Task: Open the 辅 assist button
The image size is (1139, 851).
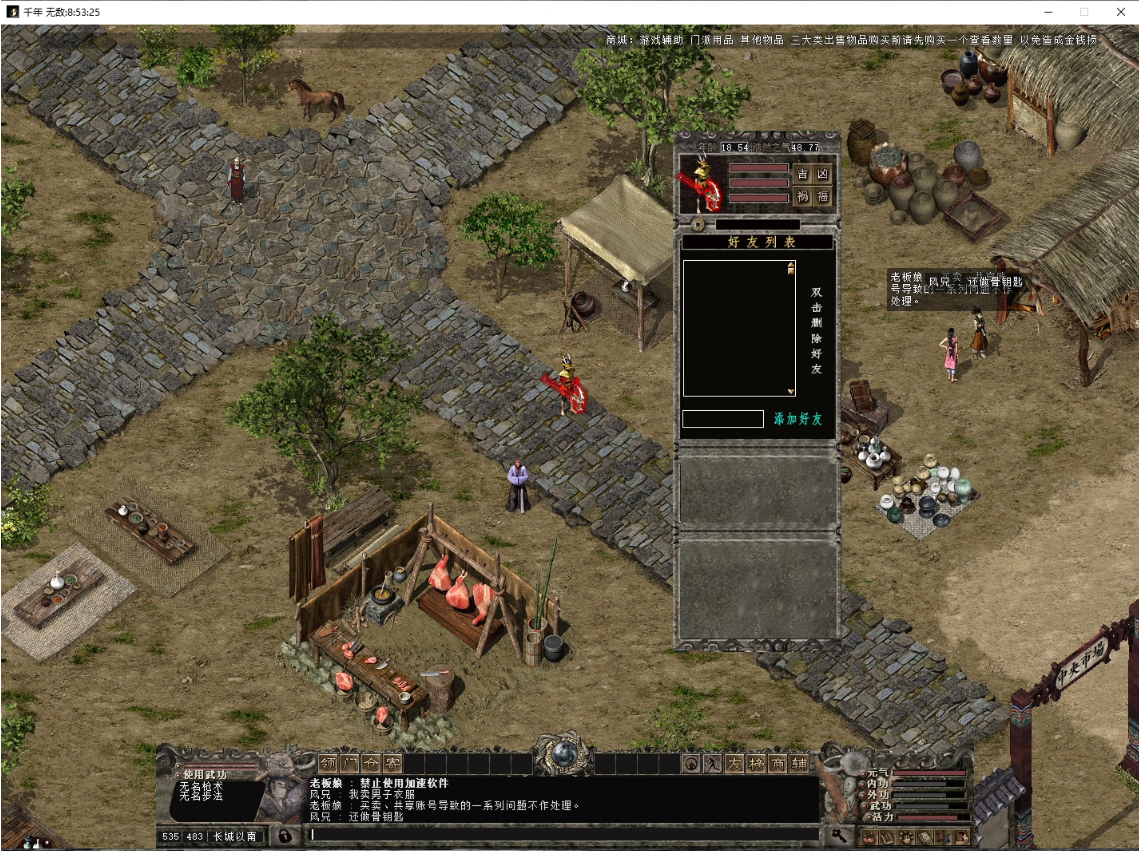Action: click(800, 763)
